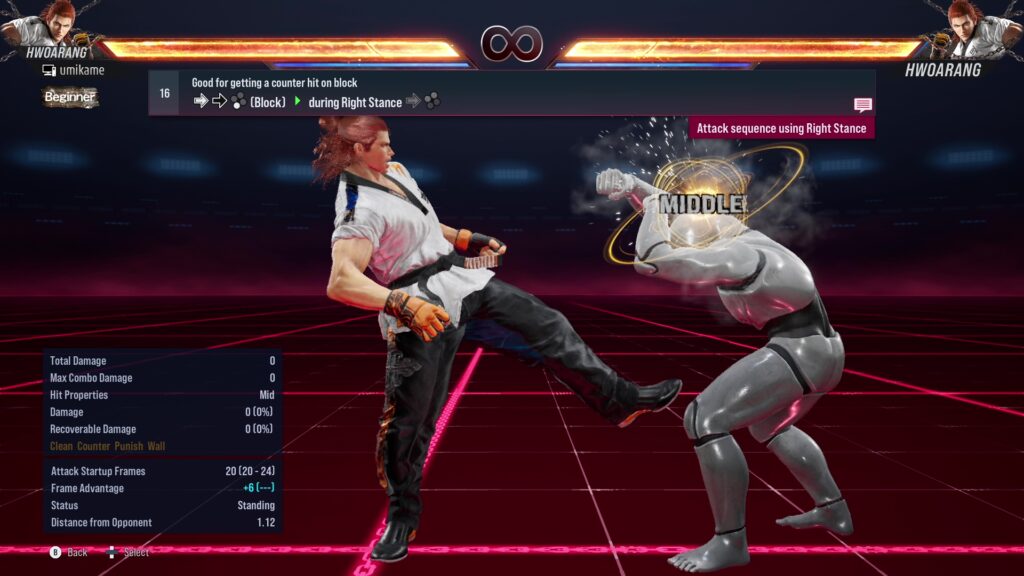This screenshot has height=576, width=1024.
Task: Click the Beginner rank badge
Action: coord(70,97)
